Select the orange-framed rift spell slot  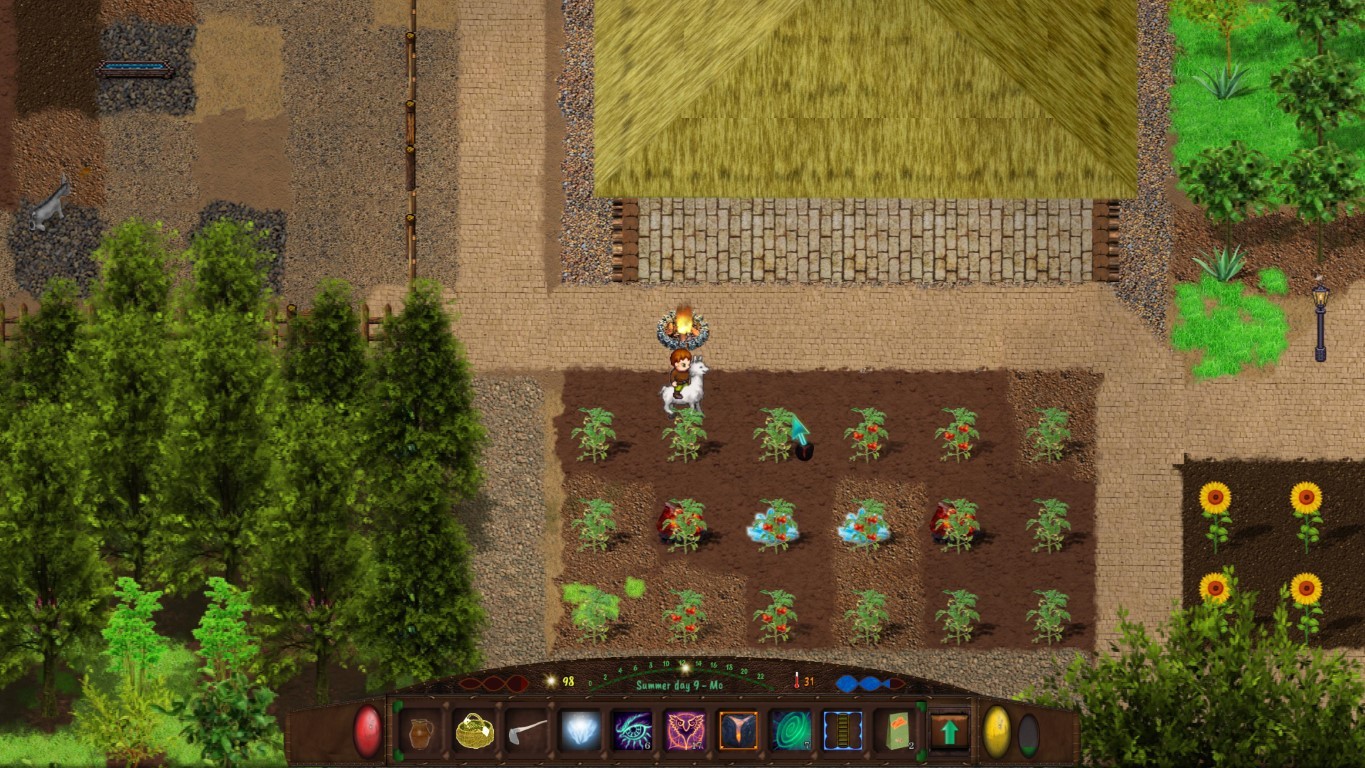738,731
